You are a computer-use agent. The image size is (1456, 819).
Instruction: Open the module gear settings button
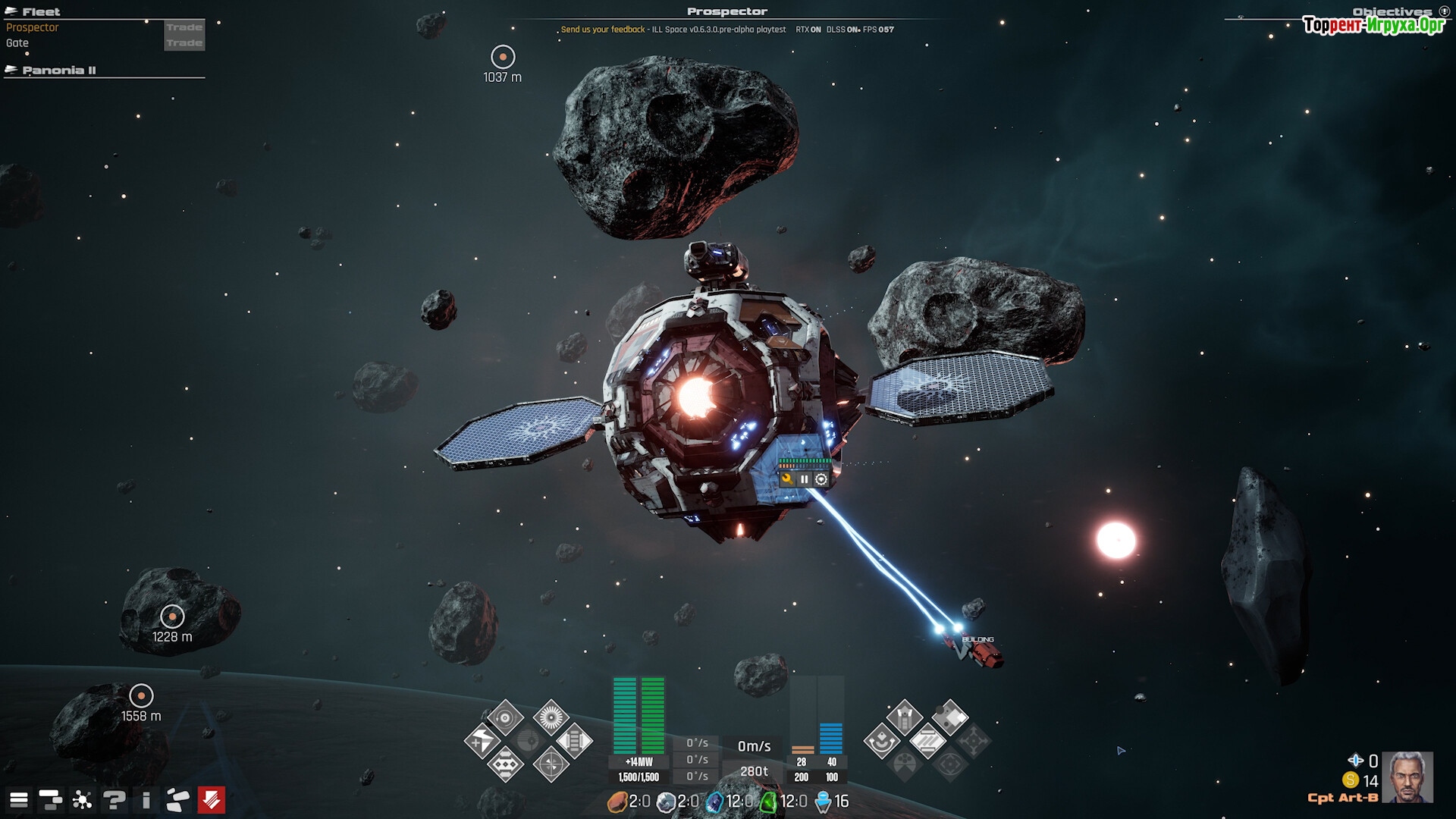(821, 479)
